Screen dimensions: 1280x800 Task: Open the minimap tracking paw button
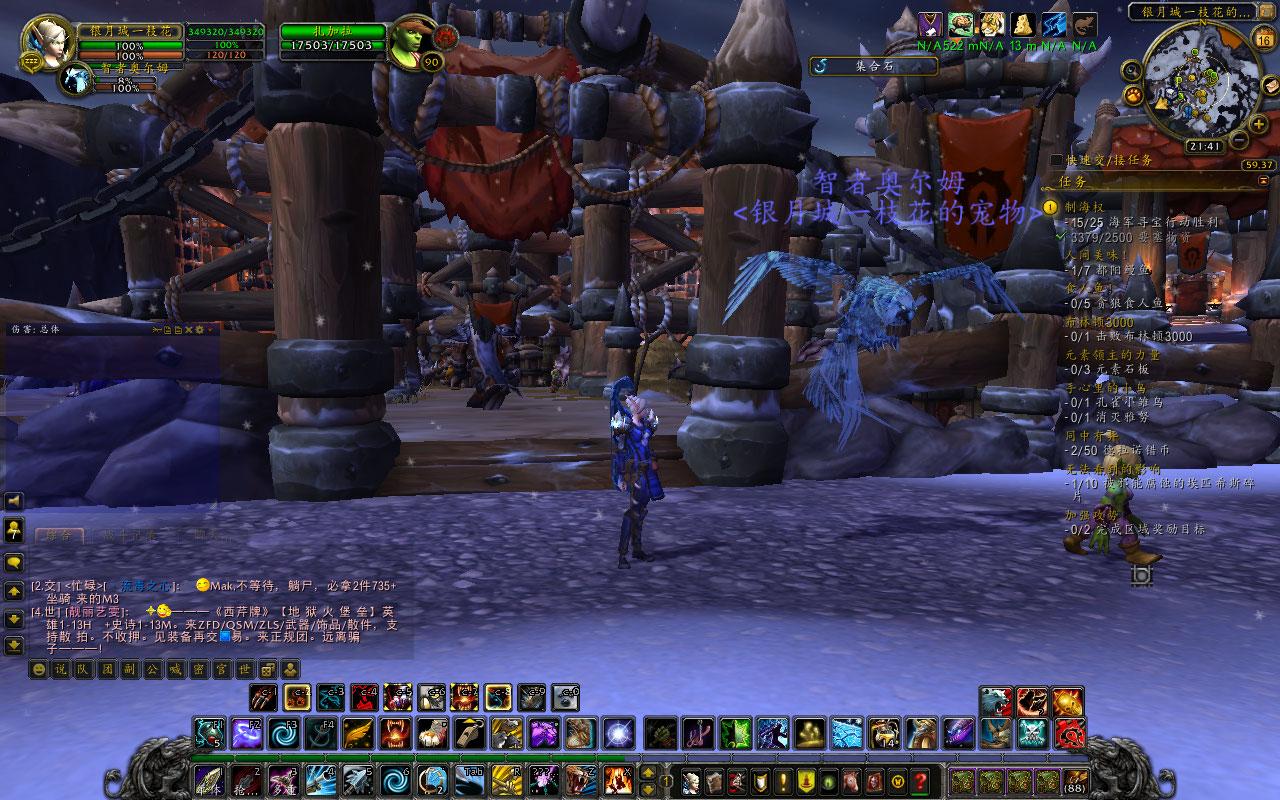point(1134,95)
